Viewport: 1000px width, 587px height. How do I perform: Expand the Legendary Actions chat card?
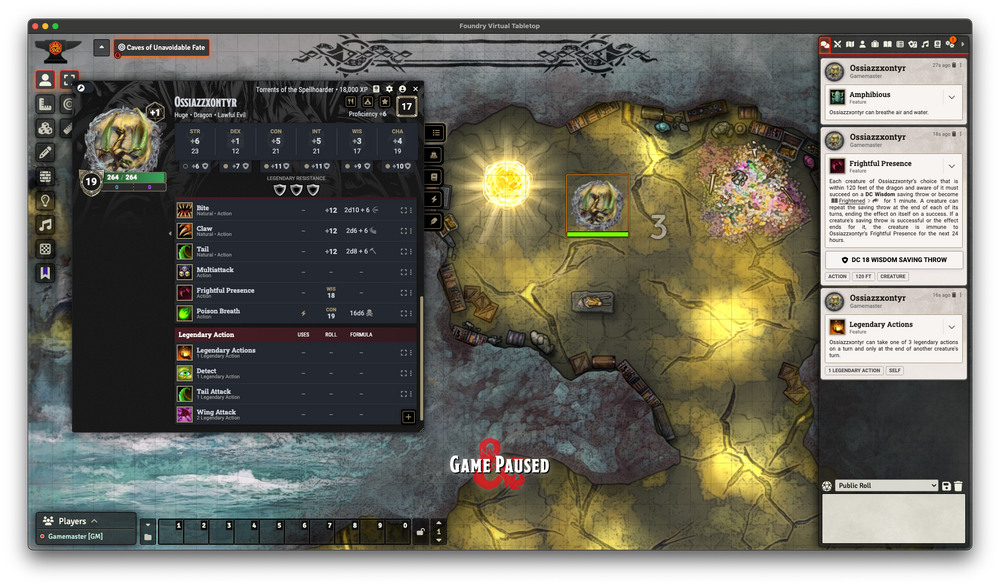tap(951, 325)
